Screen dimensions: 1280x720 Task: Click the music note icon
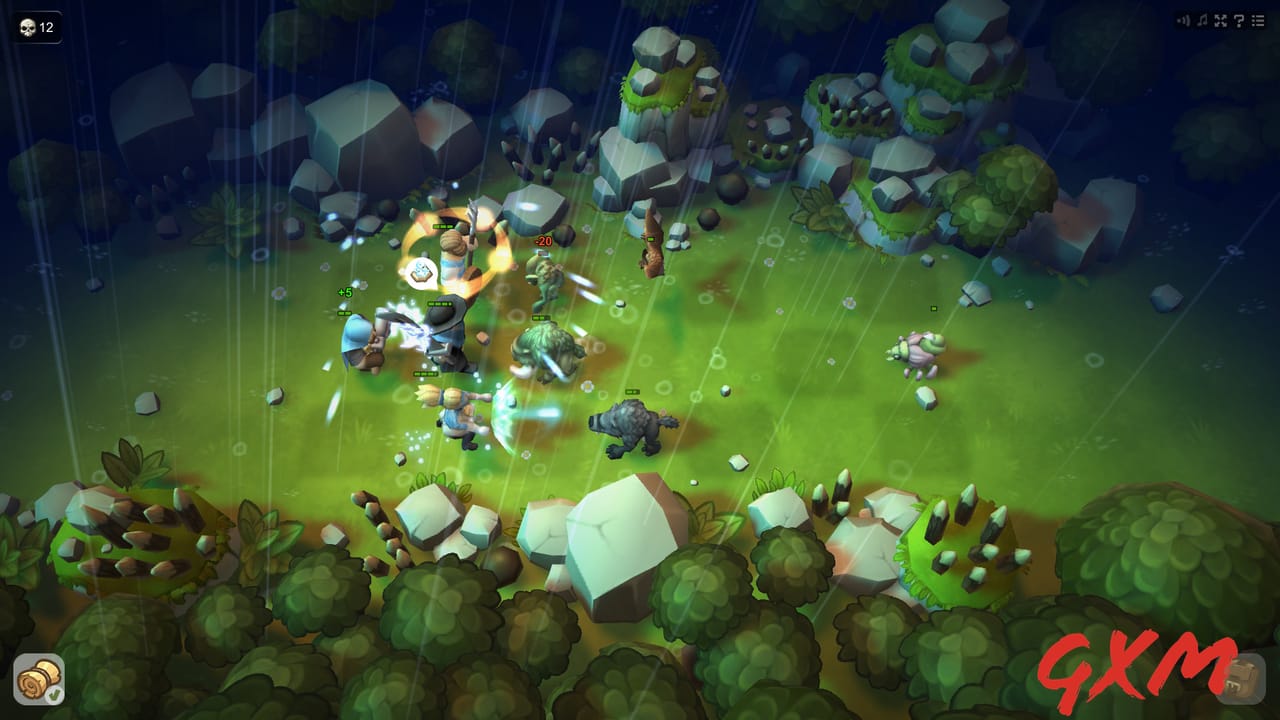point(1201,20)
